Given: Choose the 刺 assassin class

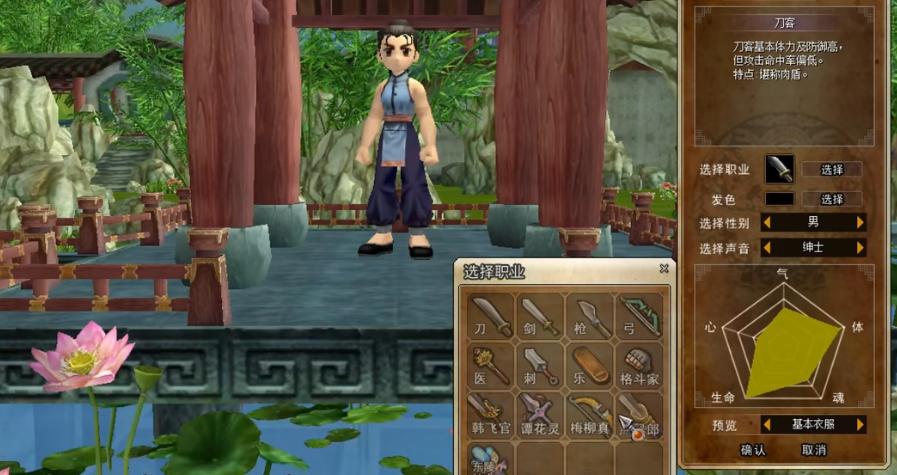Looking at the screenshot, I should point(540,364).
